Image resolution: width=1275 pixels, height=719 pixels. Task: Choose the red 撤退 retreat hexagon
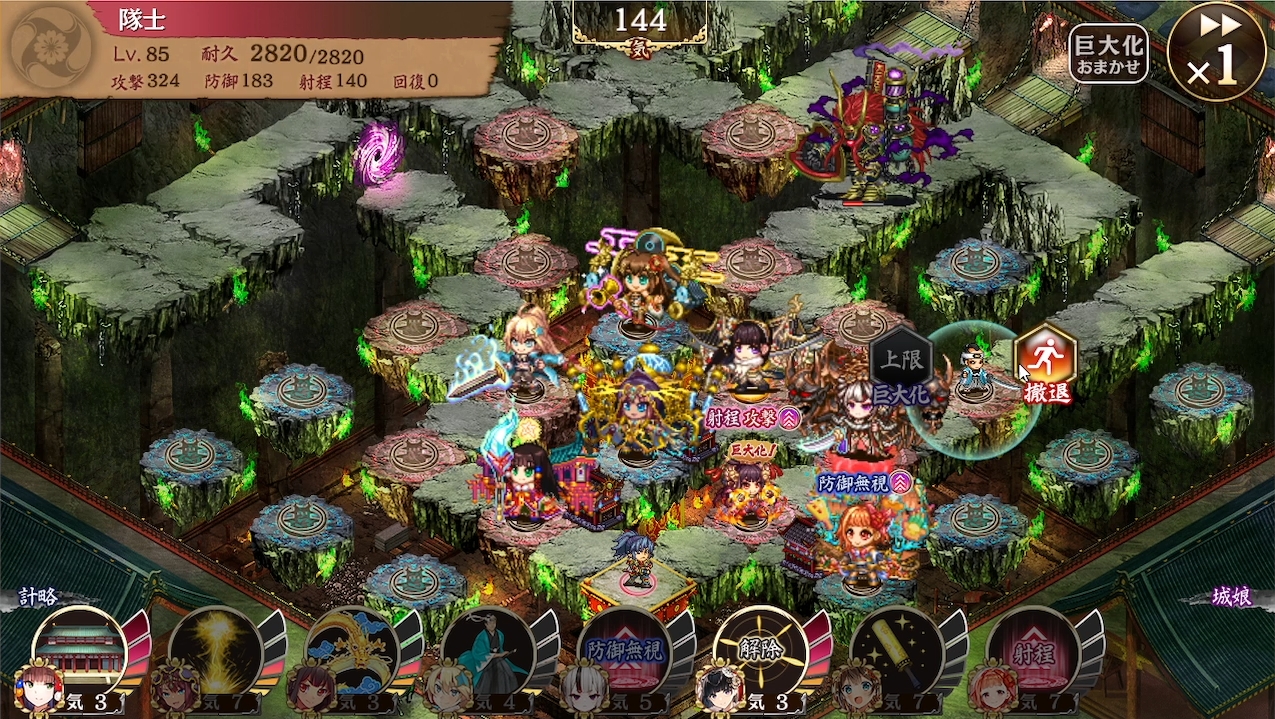1045,363
